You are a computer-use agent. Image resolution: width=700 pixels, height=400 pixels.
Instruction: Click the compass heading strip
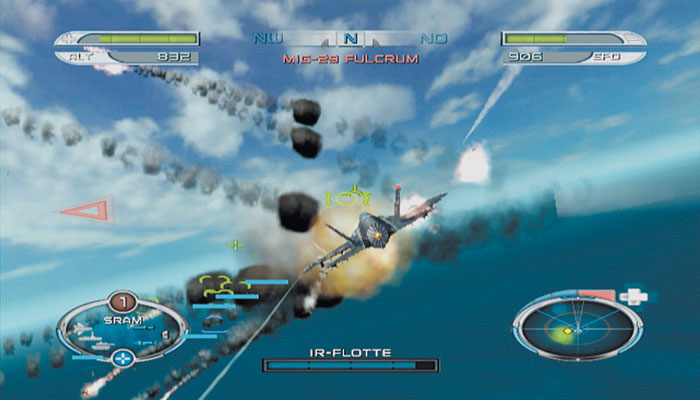coord(350,40)
